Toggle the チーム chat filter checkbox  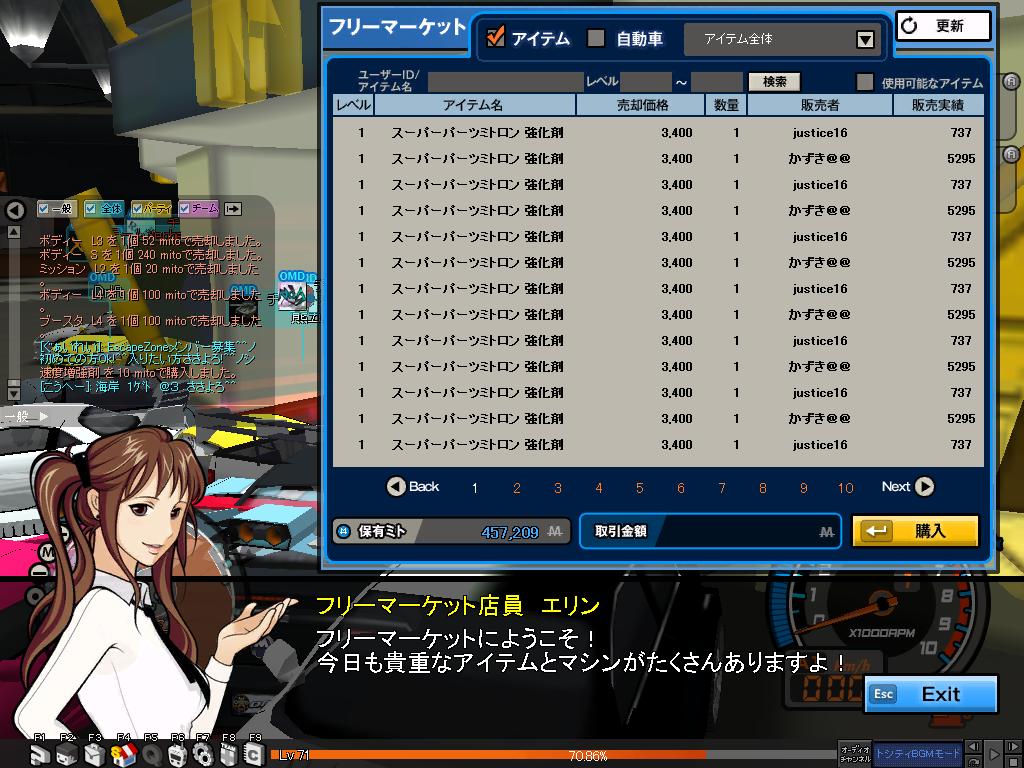pos(185,208)
